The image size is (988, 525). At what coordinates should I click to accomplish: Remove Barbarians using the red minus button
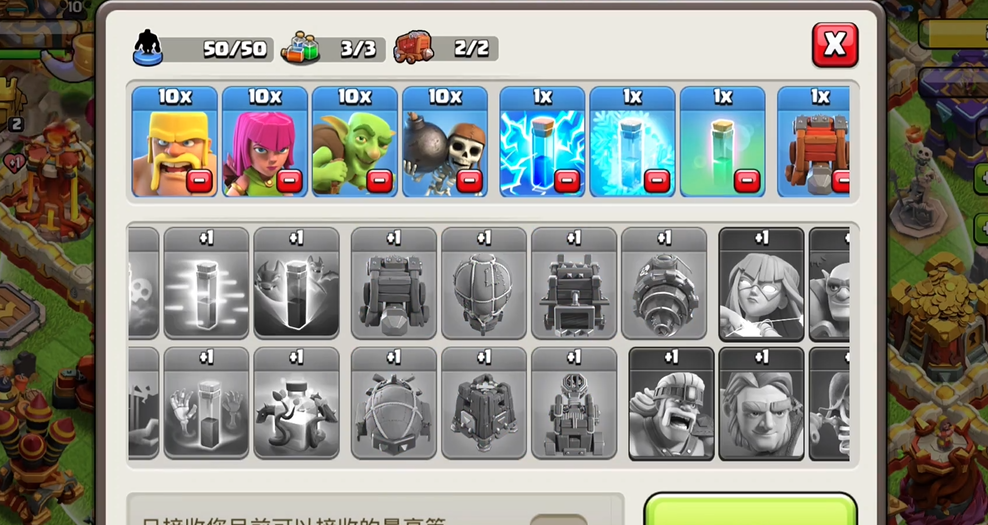click(198, 181)
